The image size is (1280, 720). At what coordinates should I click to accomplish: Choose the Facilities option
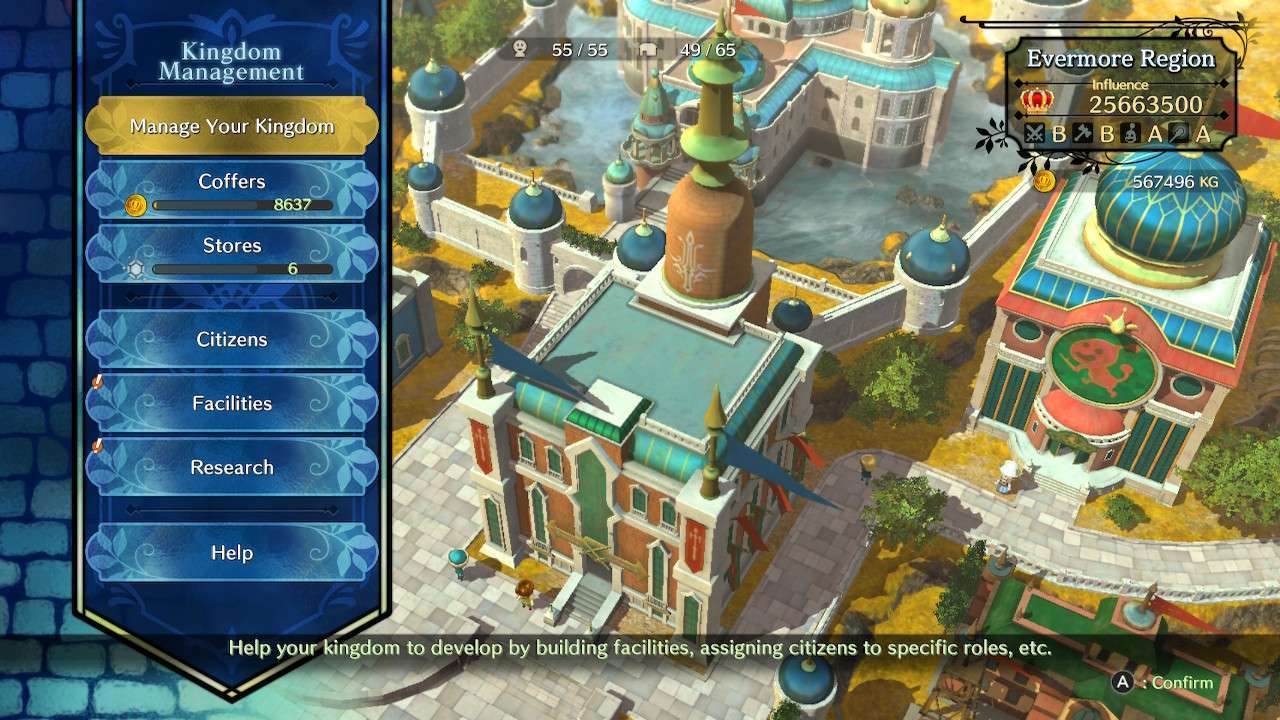(x=232, y=404)
